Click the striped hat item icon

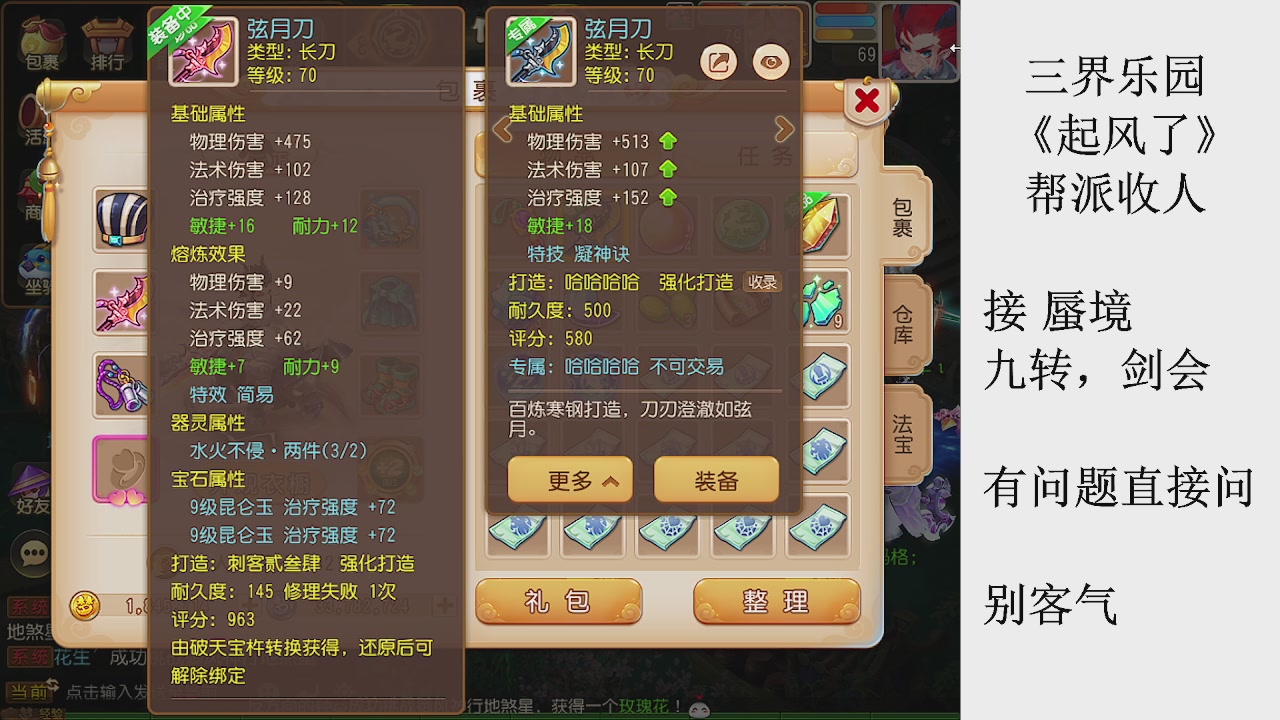tap(122, 218)
